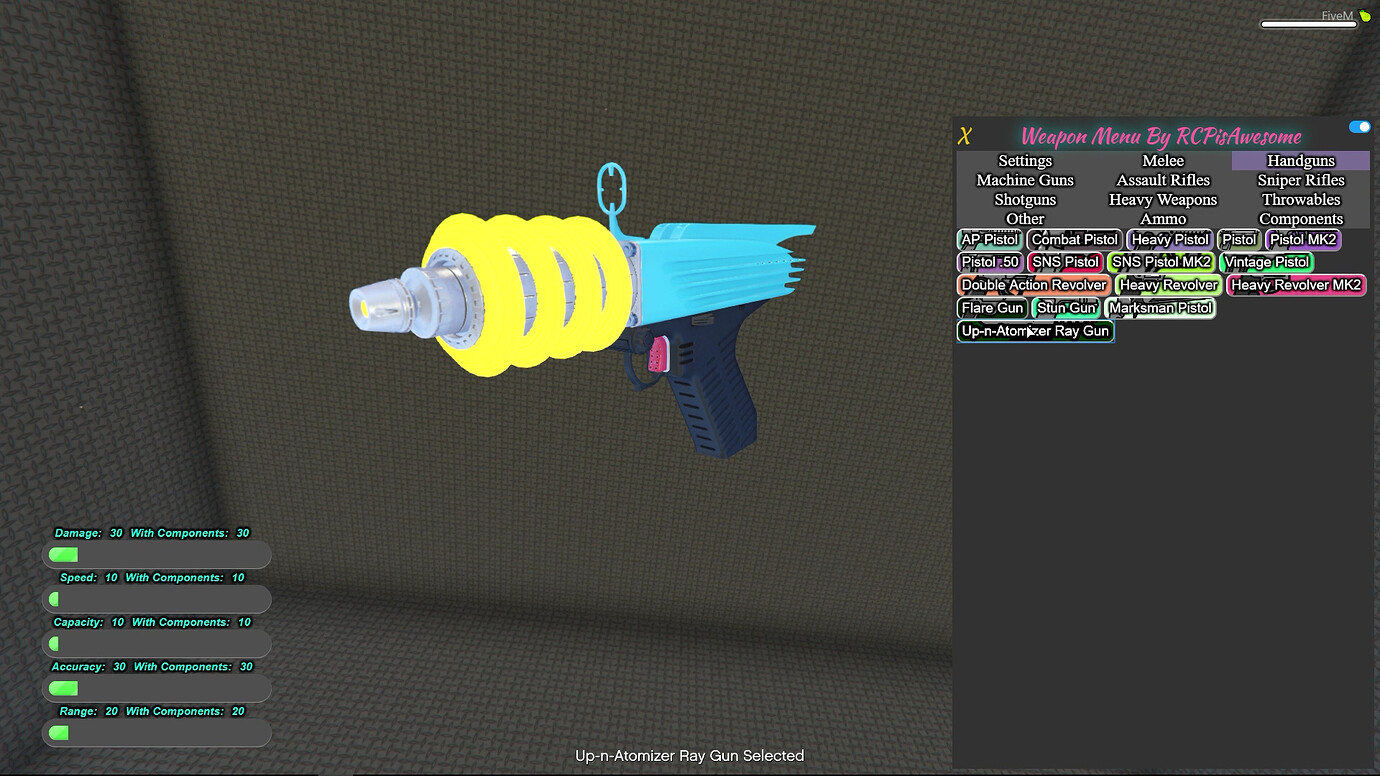Select the Stun Gun
This screenshot has height=776, width=1380.
[1066, 307]
